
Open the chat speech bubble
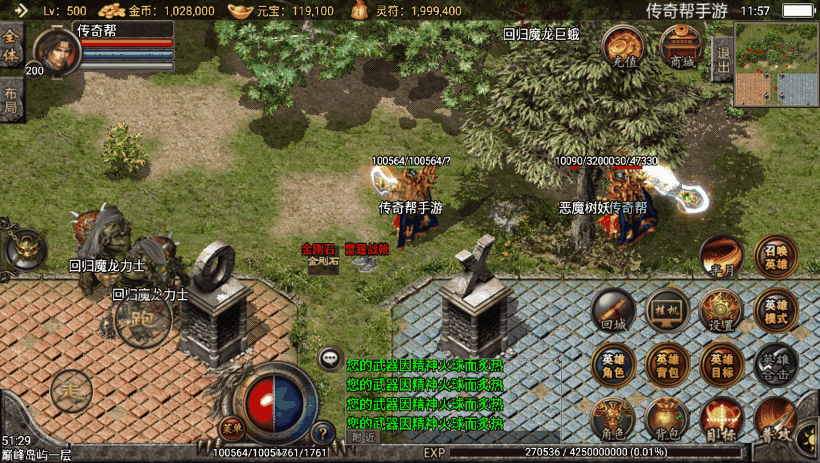[x=330, y=358]
